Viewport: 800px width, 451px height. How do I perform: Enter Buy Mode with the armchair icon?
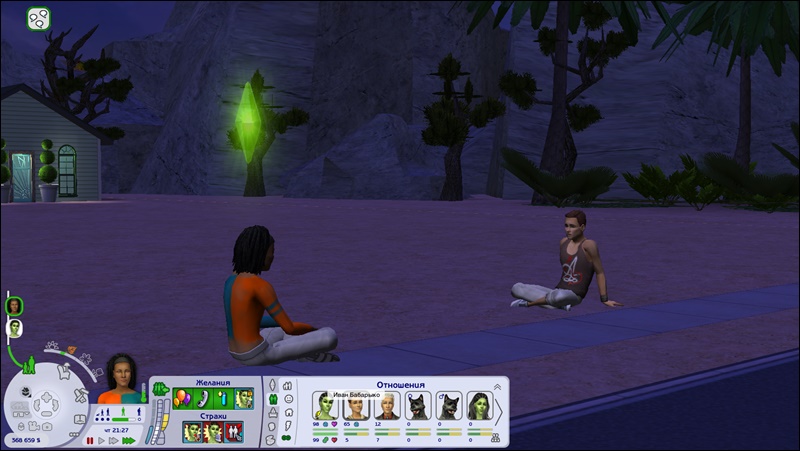[62, 371]
